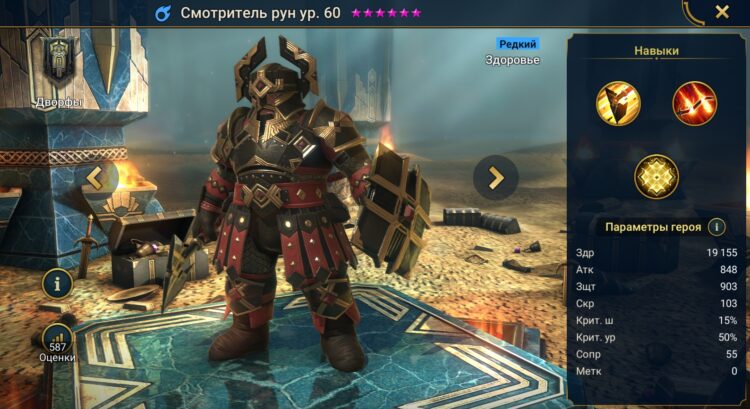Go to the previous champion with left arrow
Viewport: 750px width, 409px height.
(96, 178)
